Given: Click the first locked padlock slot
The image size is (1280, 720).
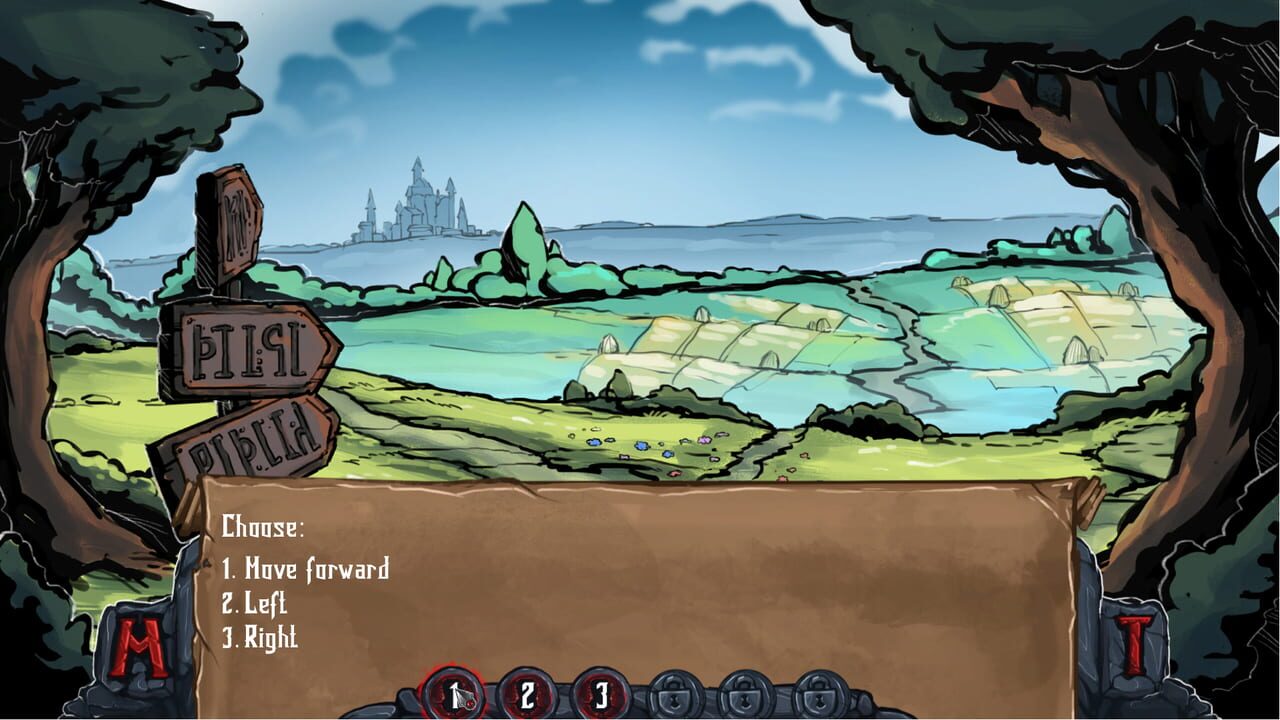Looking at the screenshot, I should 674,692.
